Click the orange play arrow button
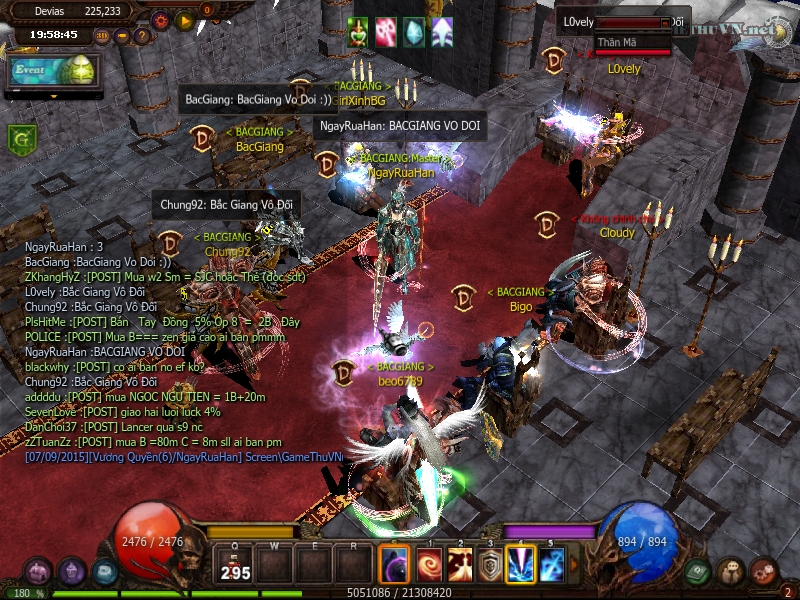800x600 pixels. tap(184, 19)
